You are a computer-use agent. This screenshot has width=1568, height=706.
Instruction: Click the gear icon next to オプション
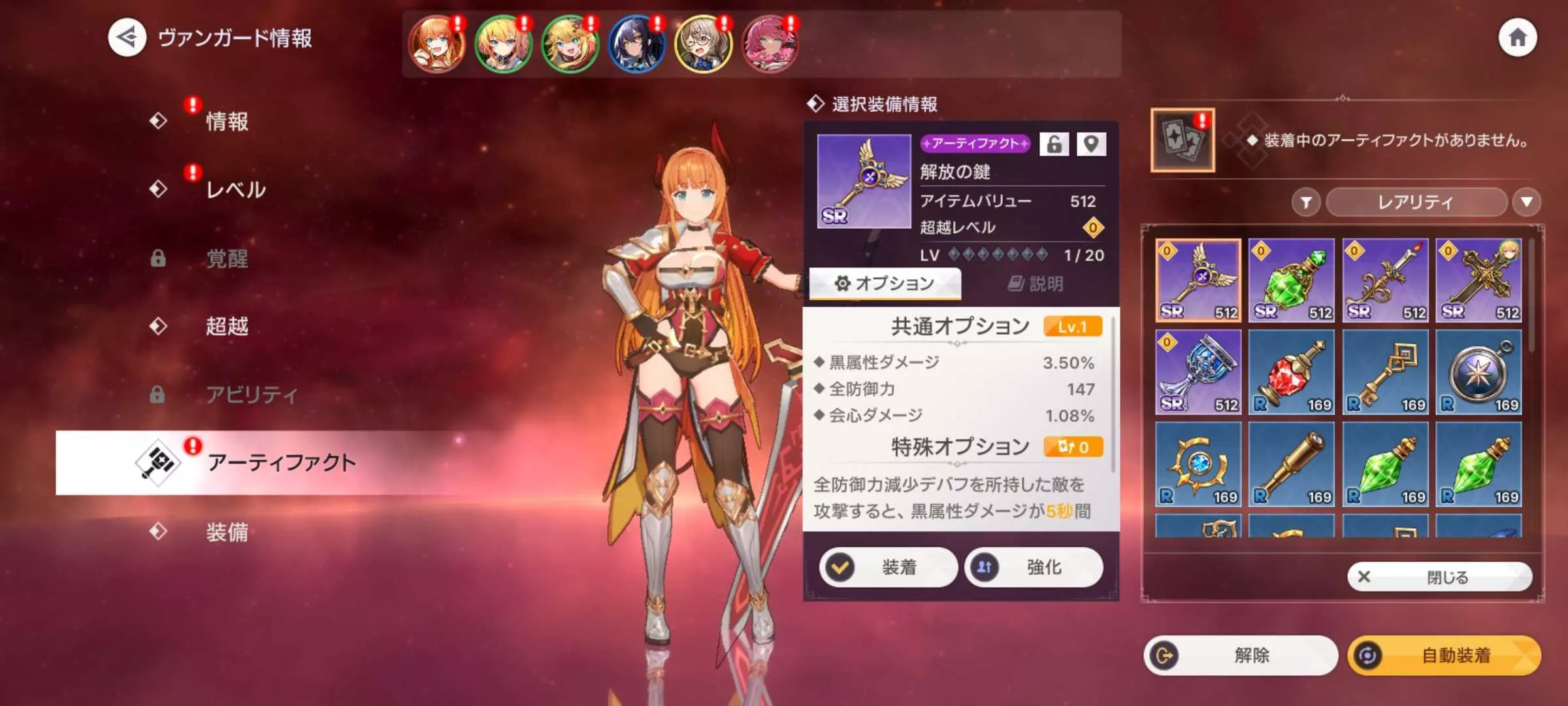[x=843, y=282]
